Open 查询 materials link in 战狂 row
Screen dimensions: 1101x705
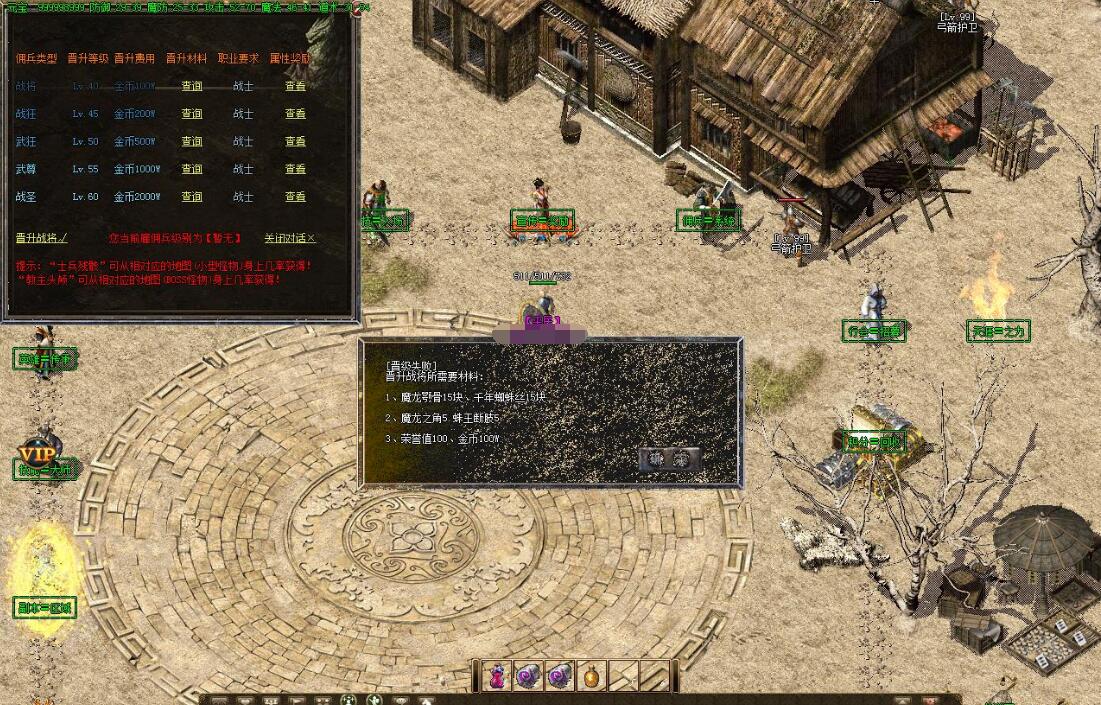pyautogui.click(x=191, y=114)
